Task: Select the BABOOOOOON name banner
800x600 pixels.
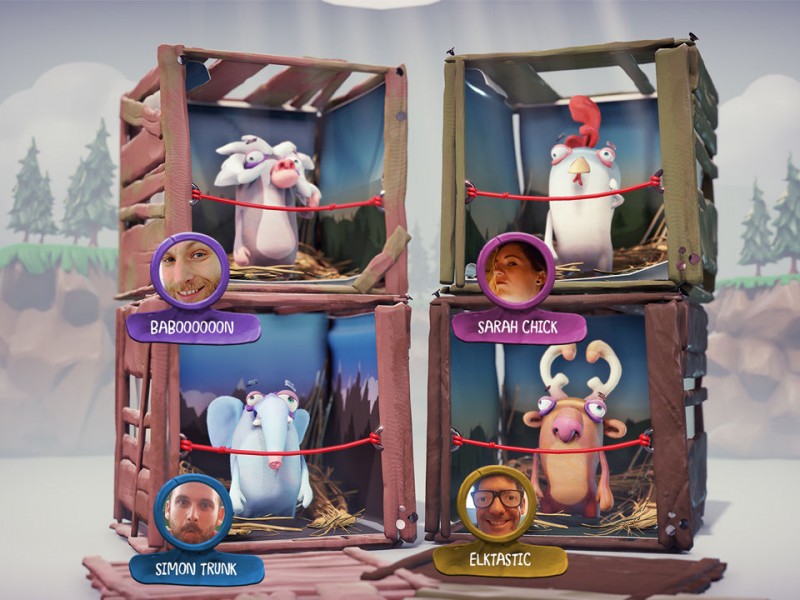Action: click(x=192, y=327)
